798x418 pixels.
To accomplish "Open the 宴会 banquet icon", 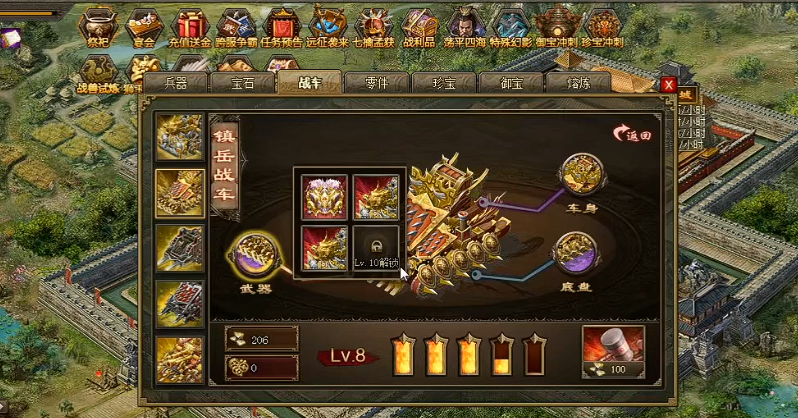I will pos(145,27).
